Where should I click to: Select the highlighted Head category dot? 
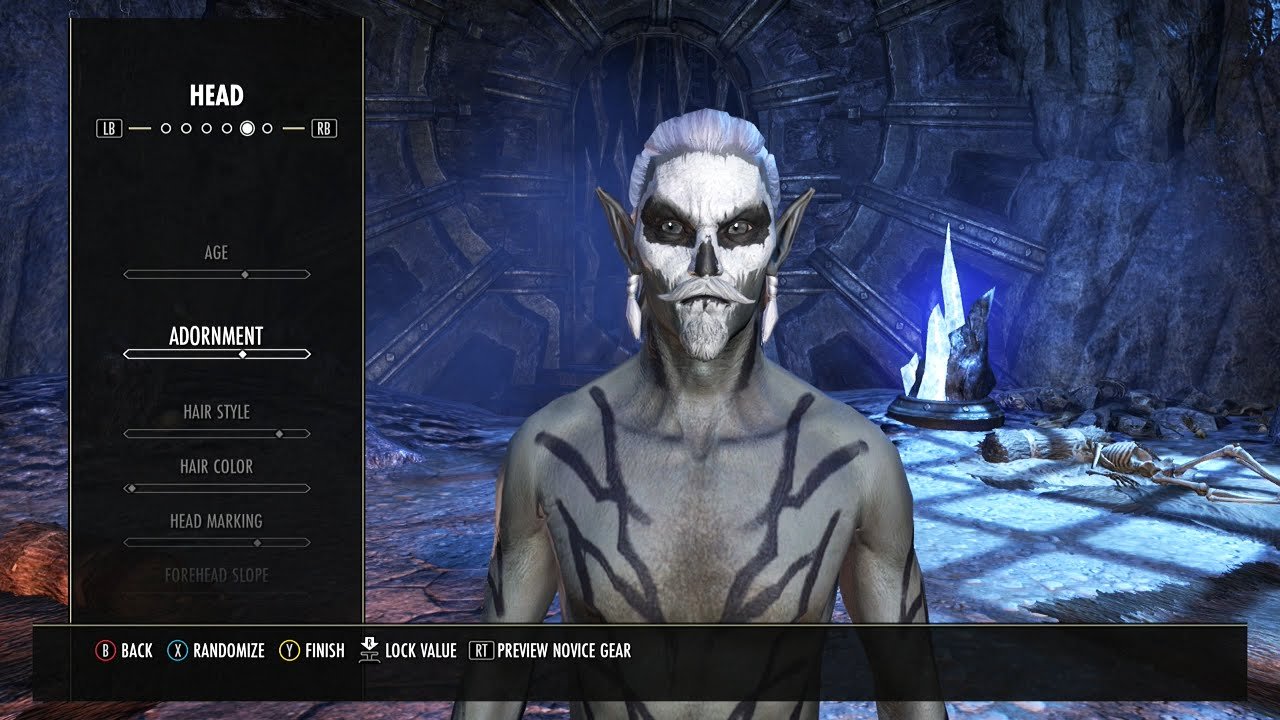[x=247, y=128]
